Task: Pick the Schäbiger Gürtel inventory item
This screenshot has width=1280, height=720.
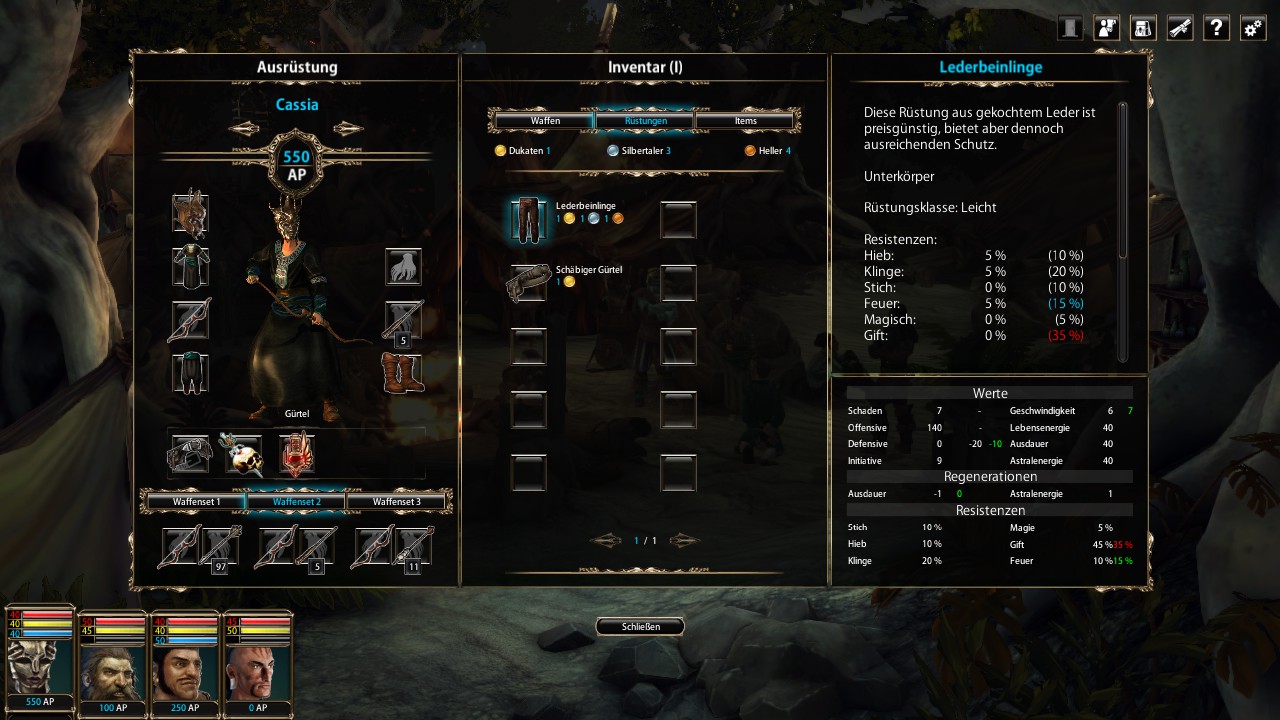Action: (x=528, y=283)
